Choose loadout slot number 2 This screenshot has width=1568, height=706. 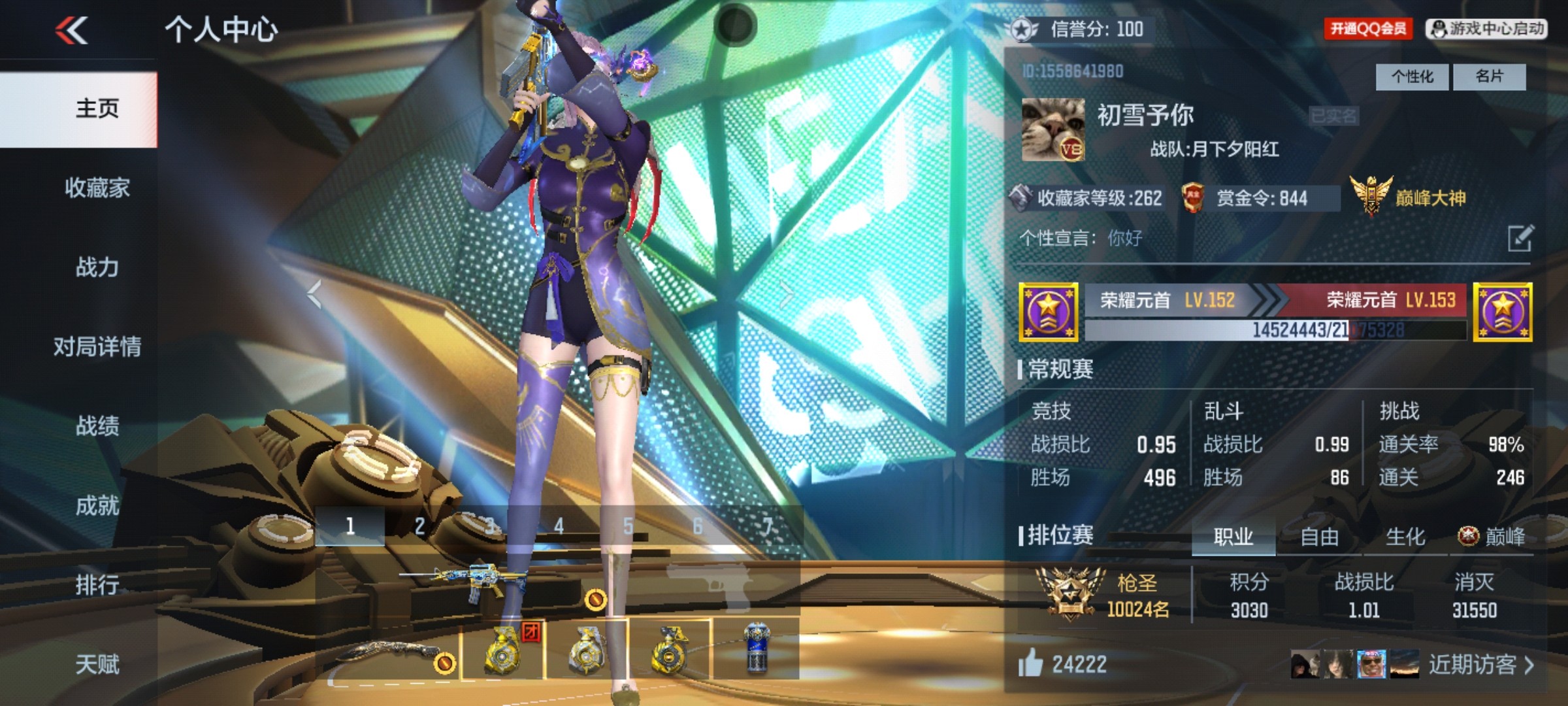point(419,526)
